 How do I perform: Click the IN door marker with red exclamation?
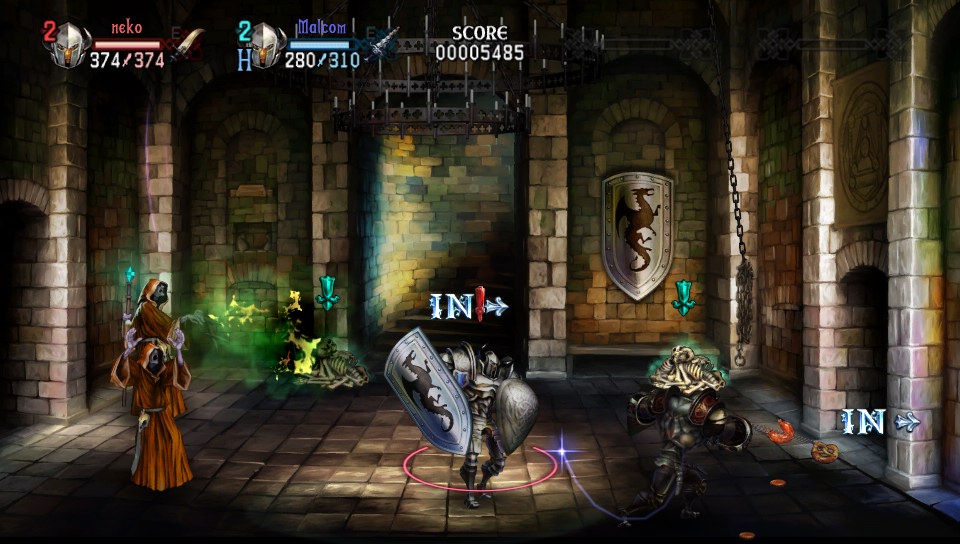pos(468,305)
